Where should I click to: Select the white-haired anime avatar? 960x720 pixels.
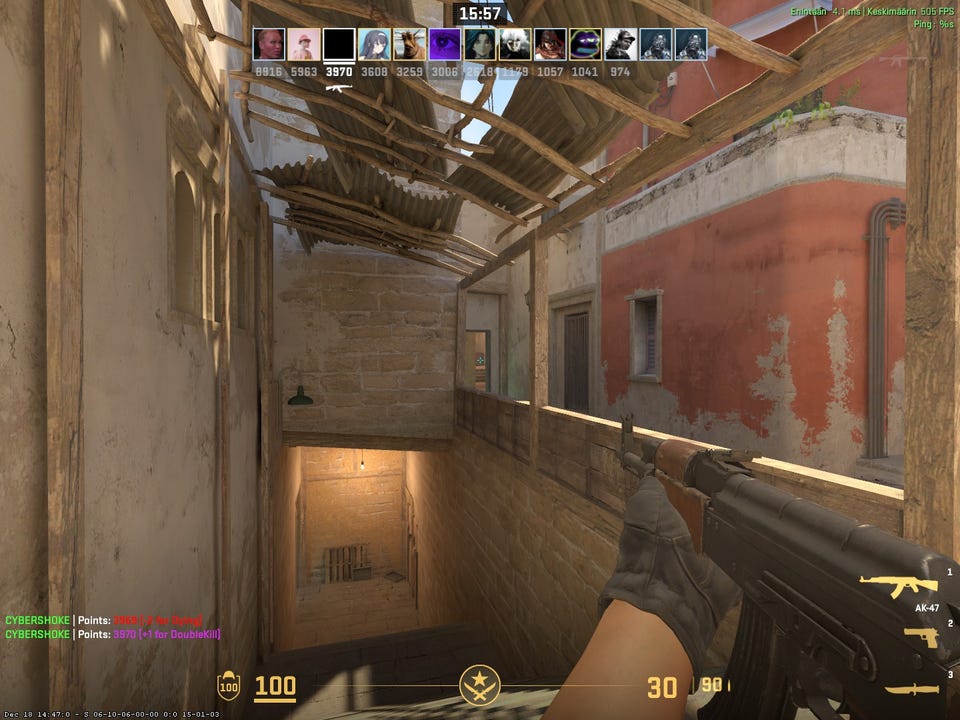pyautogui.click(x=515, y=44)
